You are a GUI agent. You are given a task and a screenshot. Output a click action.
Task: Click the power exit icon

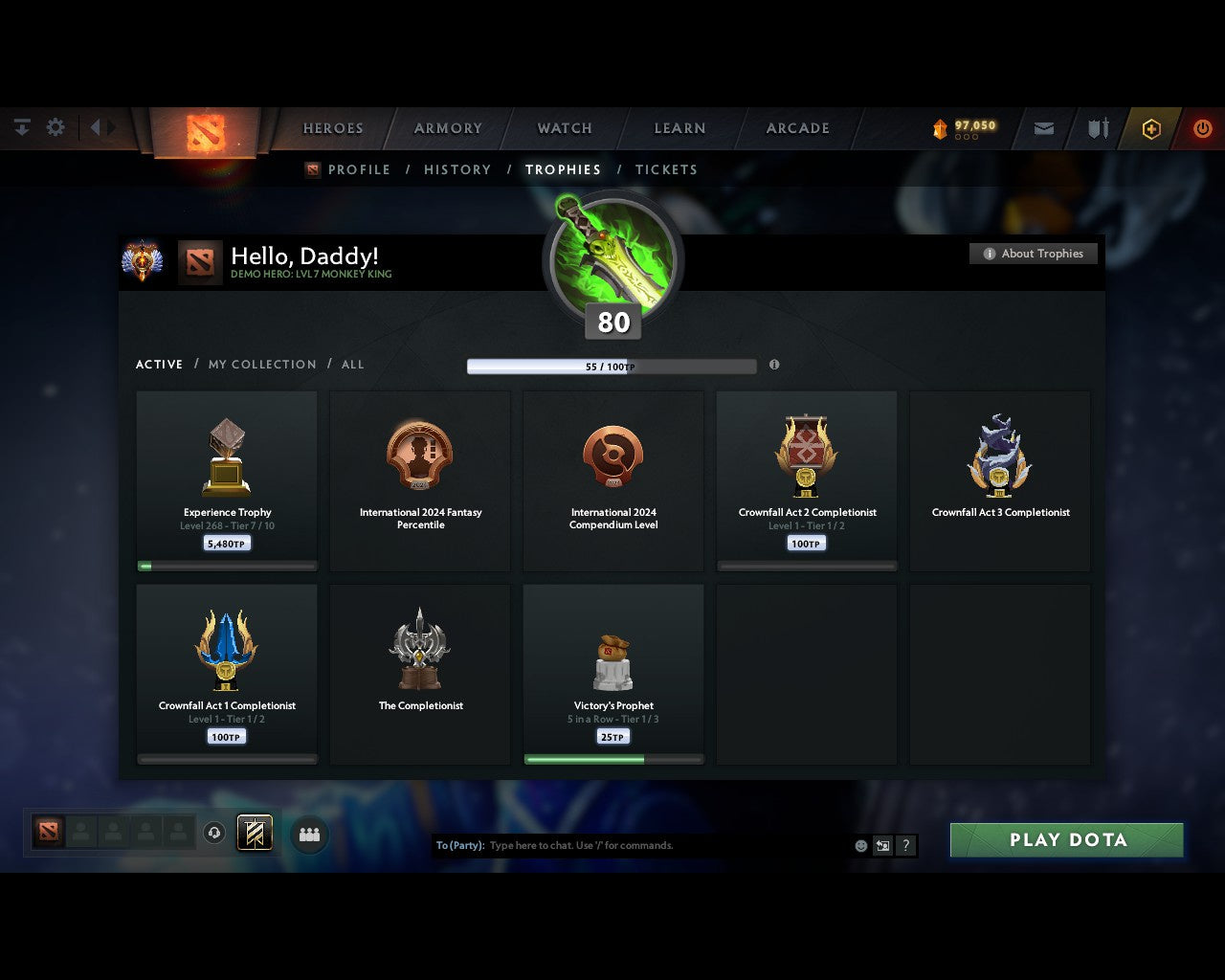point(1203,128)
